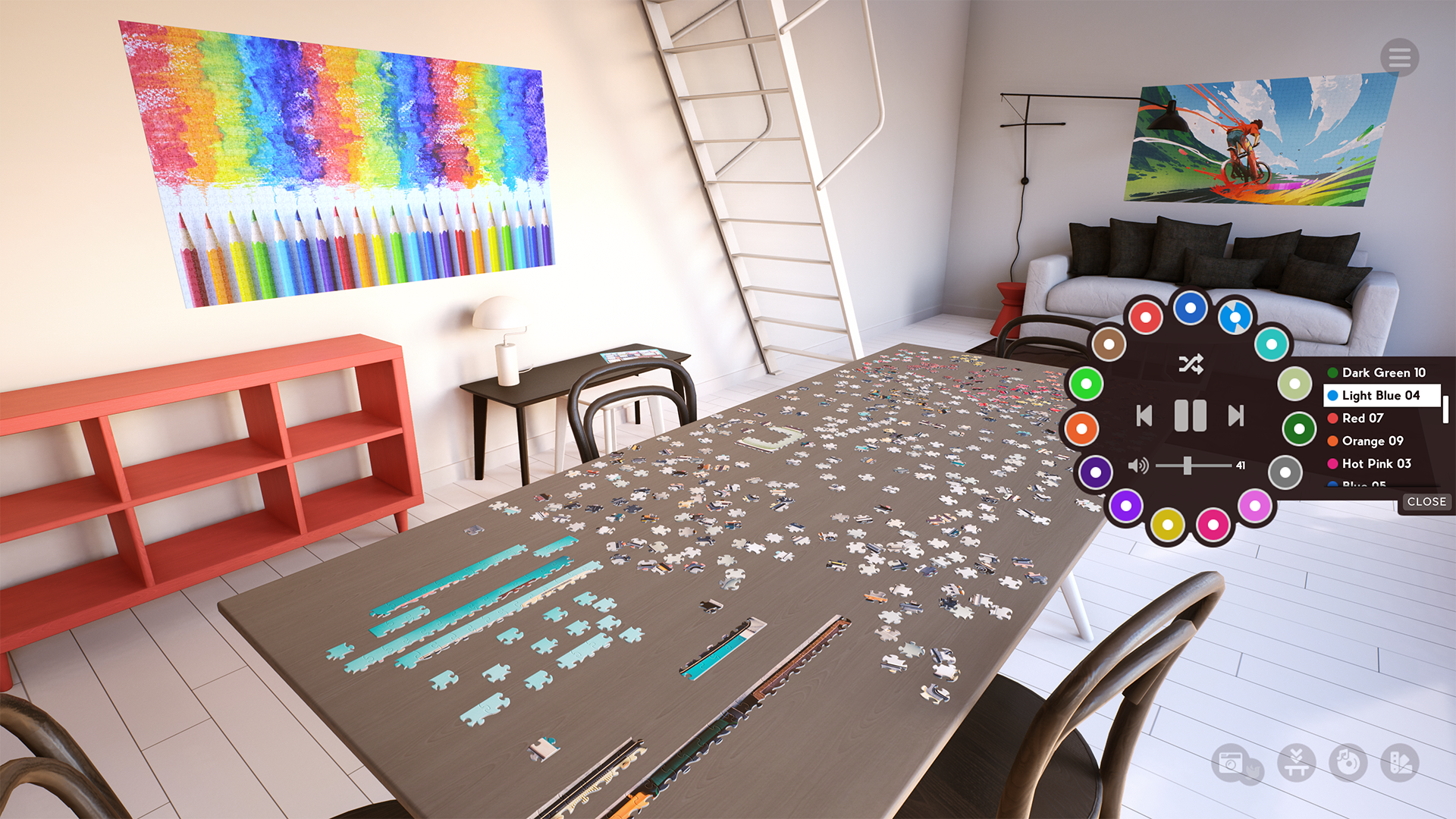The height and width of the screenshot is (819, 1456).
Task: Select the orange disc on the music wheel
Action: coord(1082,428)
